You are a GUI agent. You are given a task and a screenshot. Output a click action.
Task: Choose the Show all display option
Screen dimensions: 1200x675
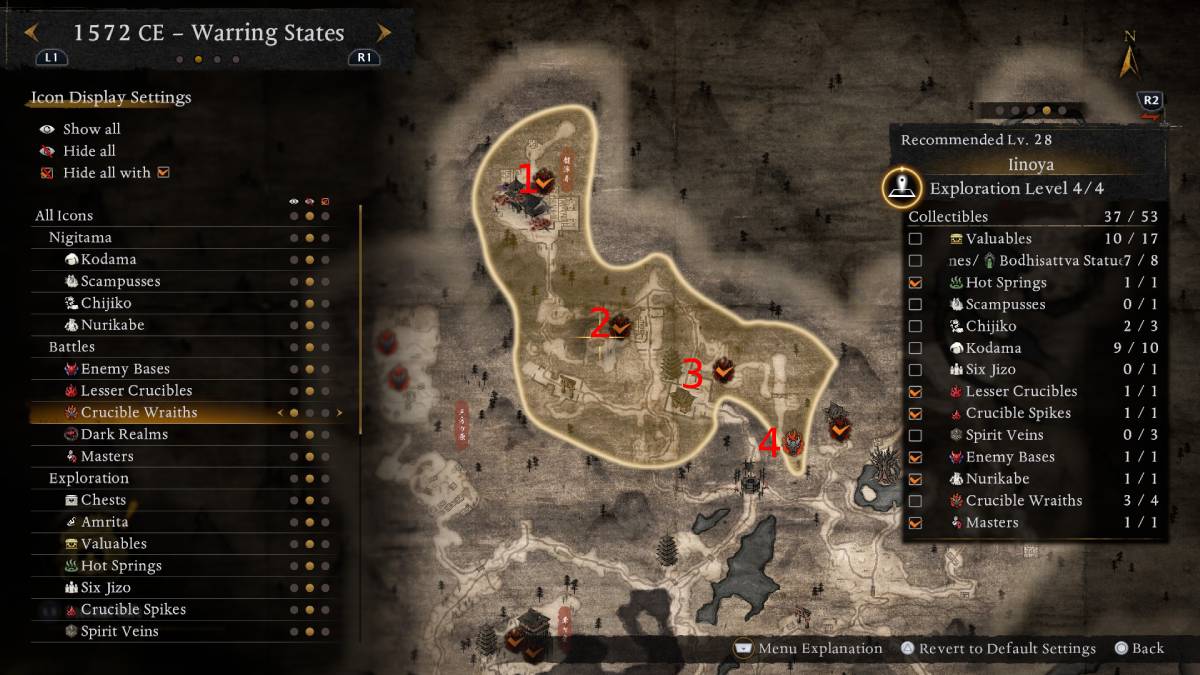[x=91, y=129]
